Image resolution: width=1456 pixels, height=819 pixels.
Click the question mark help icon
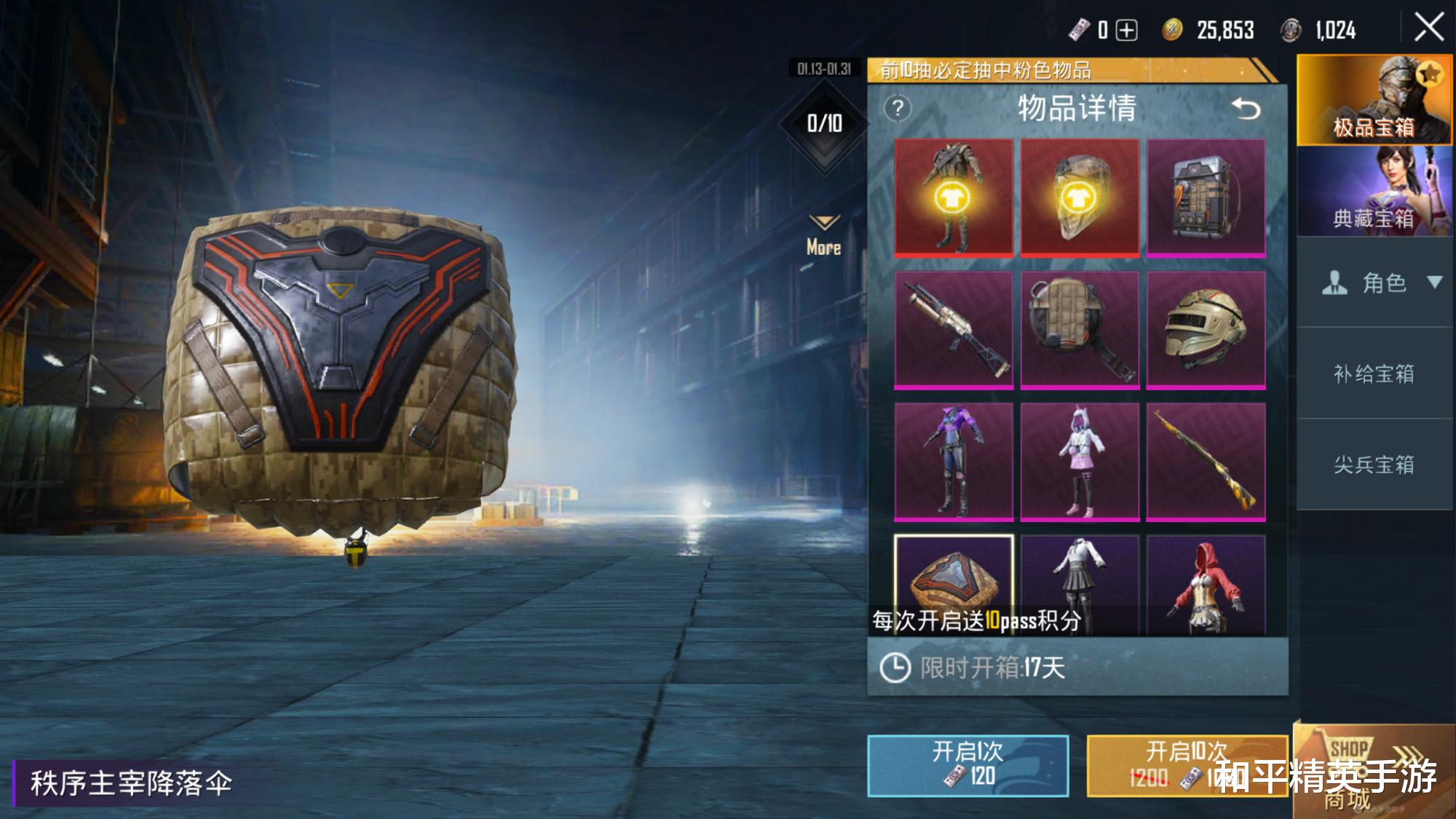898,109
